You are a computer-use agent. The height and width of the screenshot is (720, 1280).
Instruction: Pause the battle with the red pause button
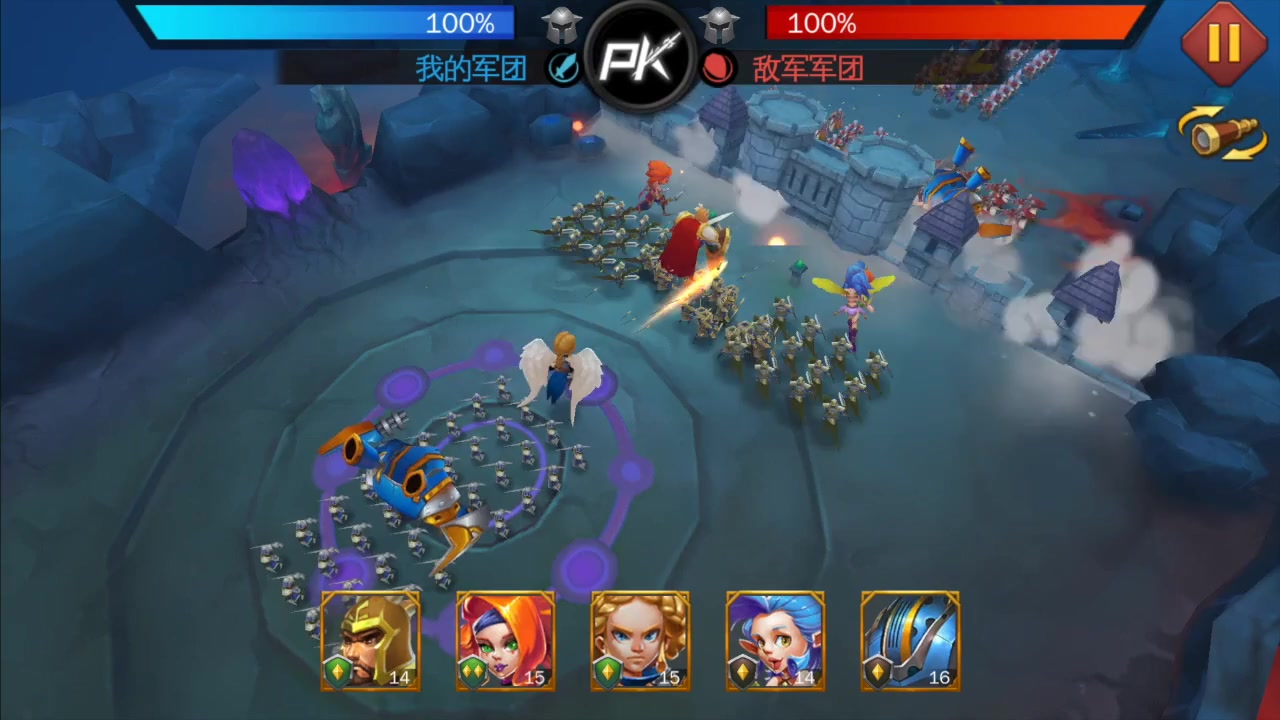point(1223,43)
